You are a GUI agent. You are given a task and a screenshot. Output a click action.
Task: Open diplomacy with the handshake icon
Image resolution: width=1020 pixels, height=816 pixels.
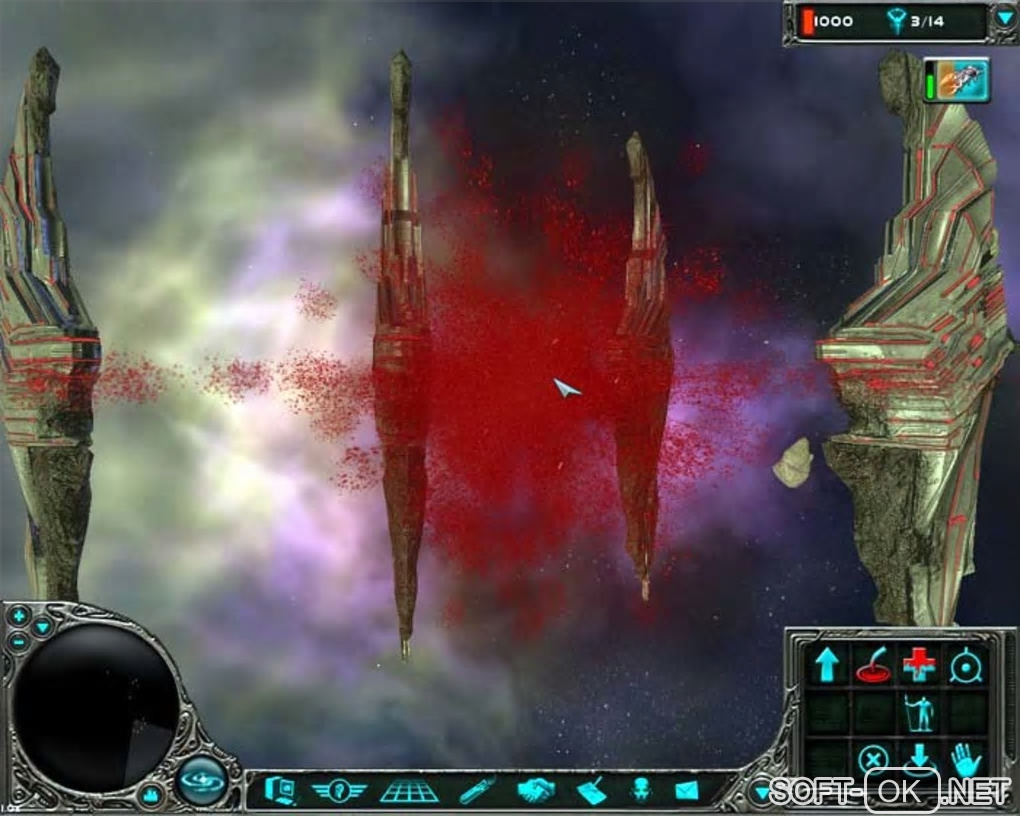point(536,791)
